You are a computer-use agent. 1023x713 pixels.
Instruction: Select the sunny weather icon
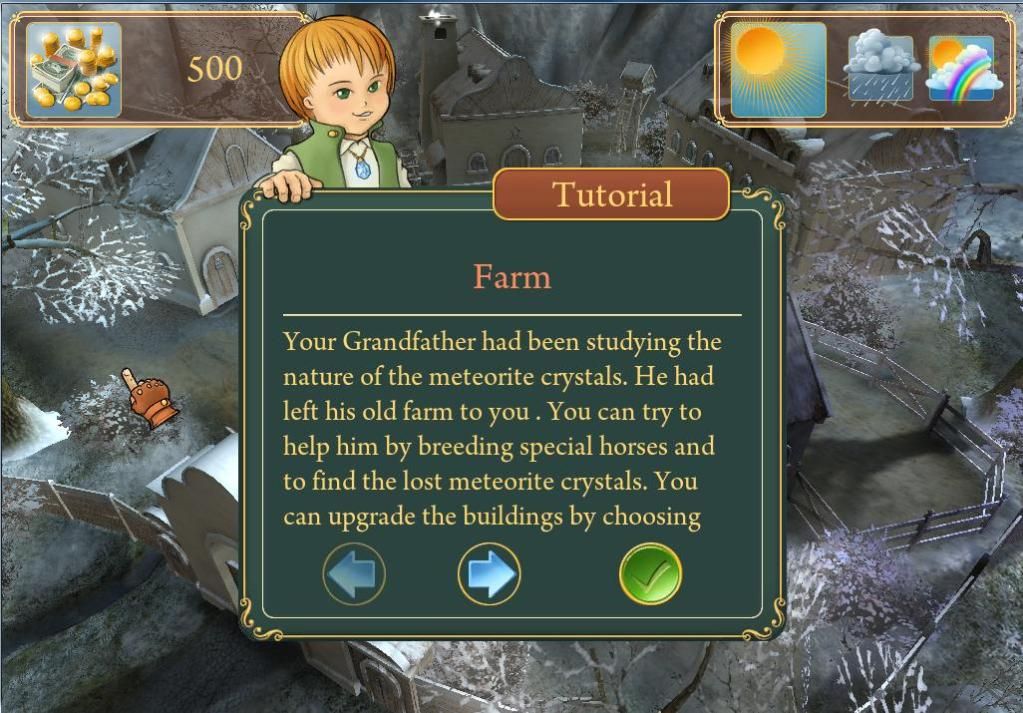click(778, 69)
